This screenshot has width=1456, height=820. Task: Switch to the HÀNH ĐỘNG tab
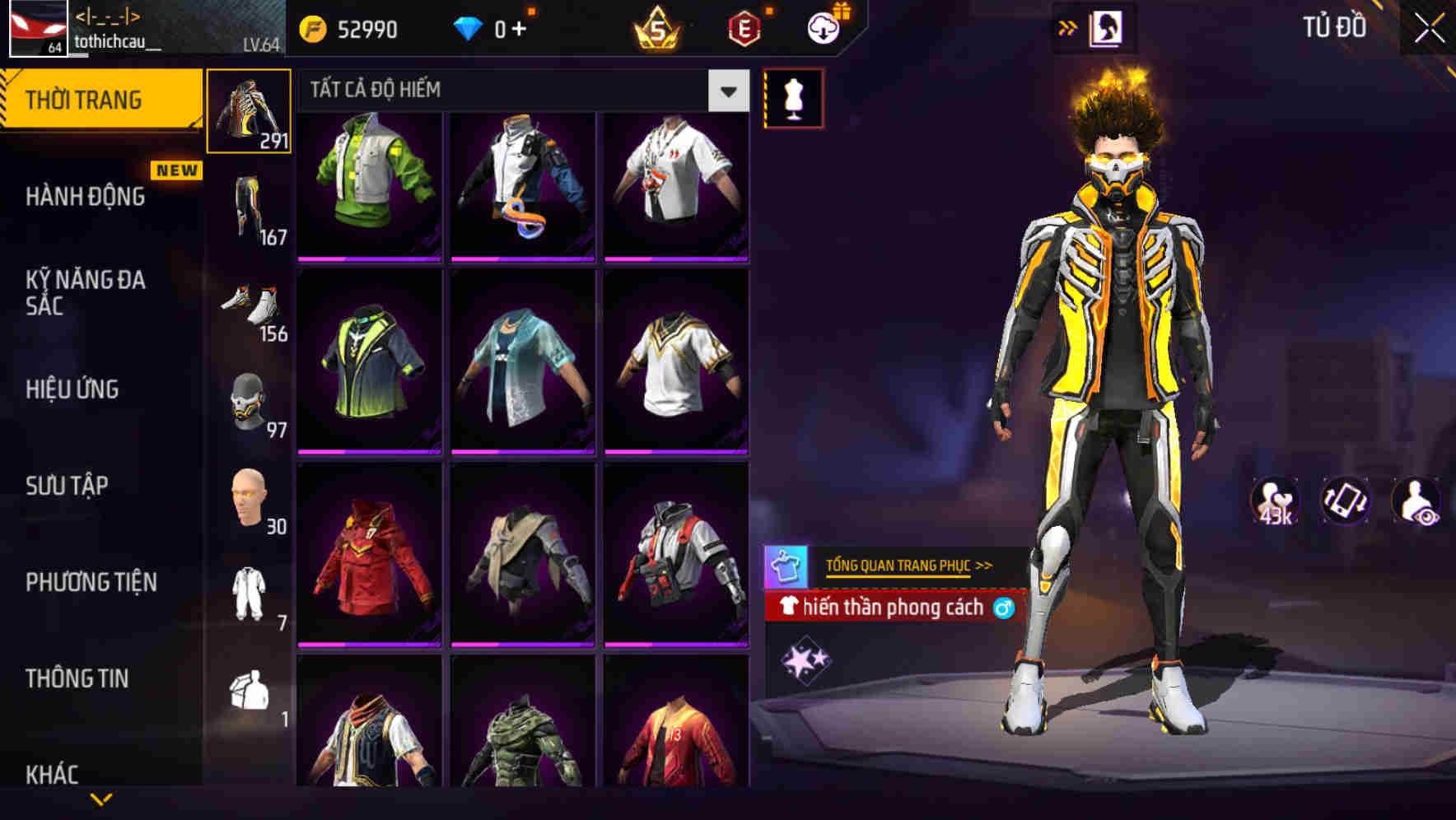click(x=85, y=197)
